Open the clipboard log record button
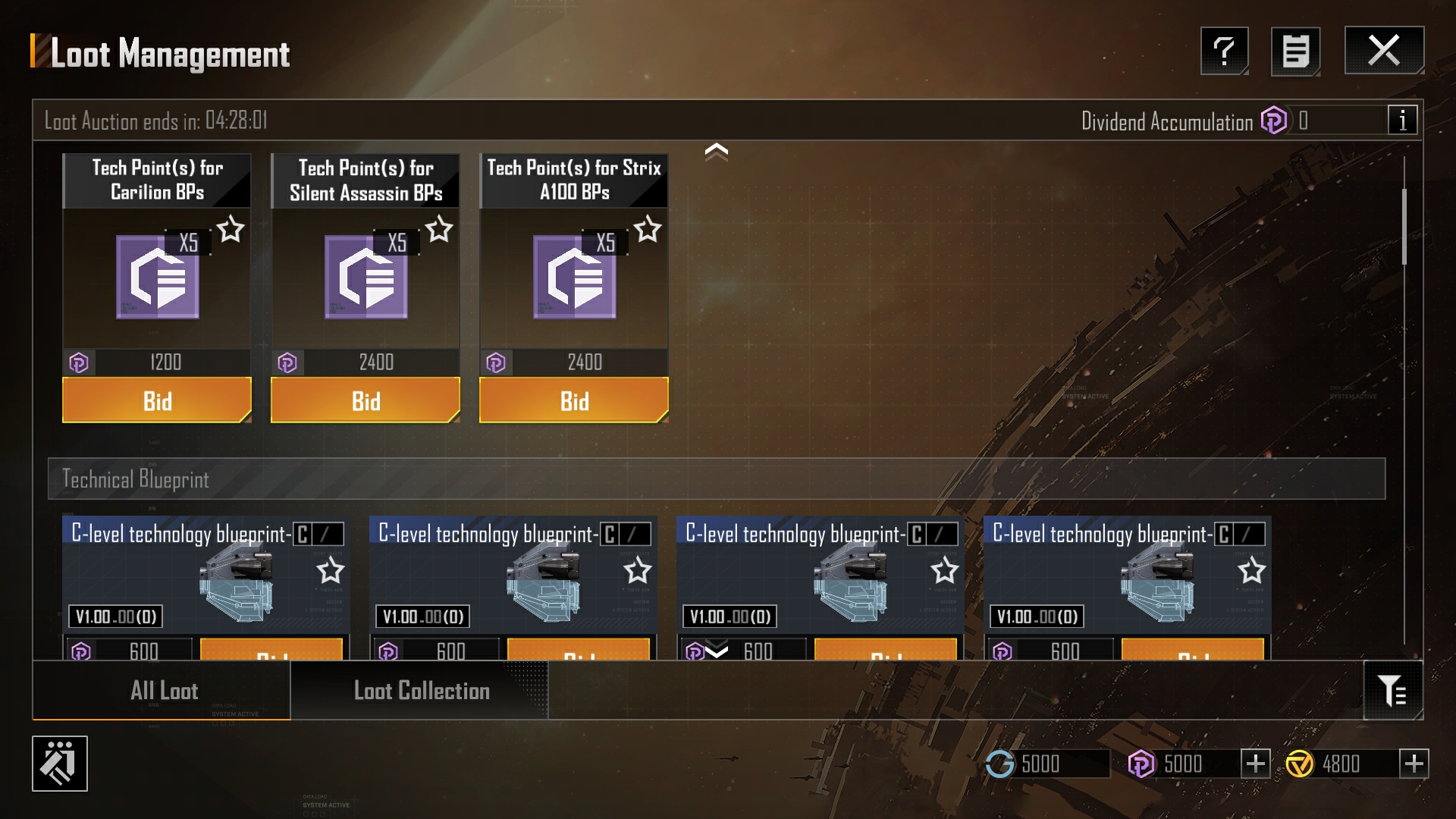The width and height of the screenshot is (1456, 819). tap(1295, 52)
